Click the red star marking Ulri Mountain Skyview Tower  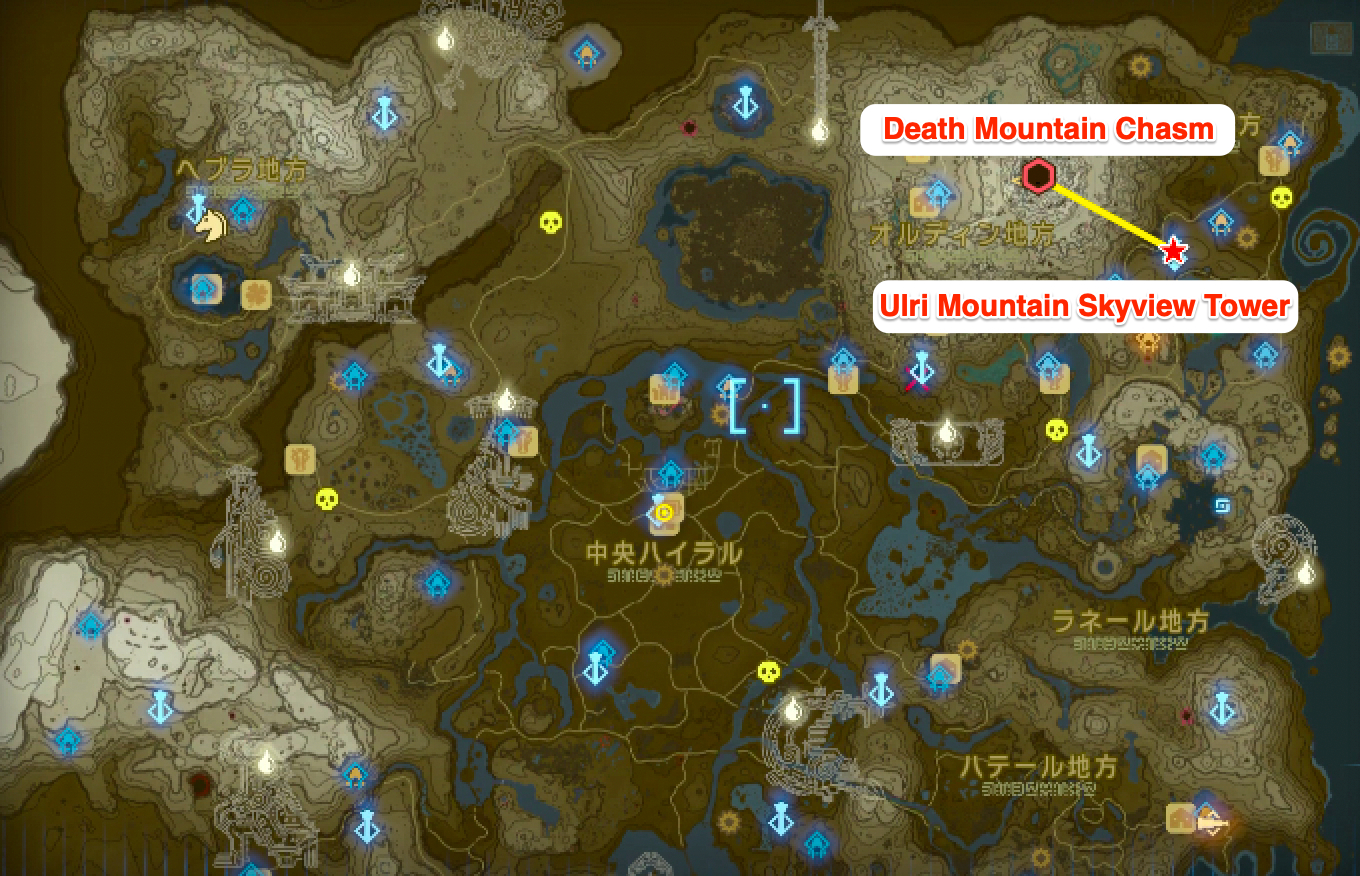click(x=1172, y=252)
